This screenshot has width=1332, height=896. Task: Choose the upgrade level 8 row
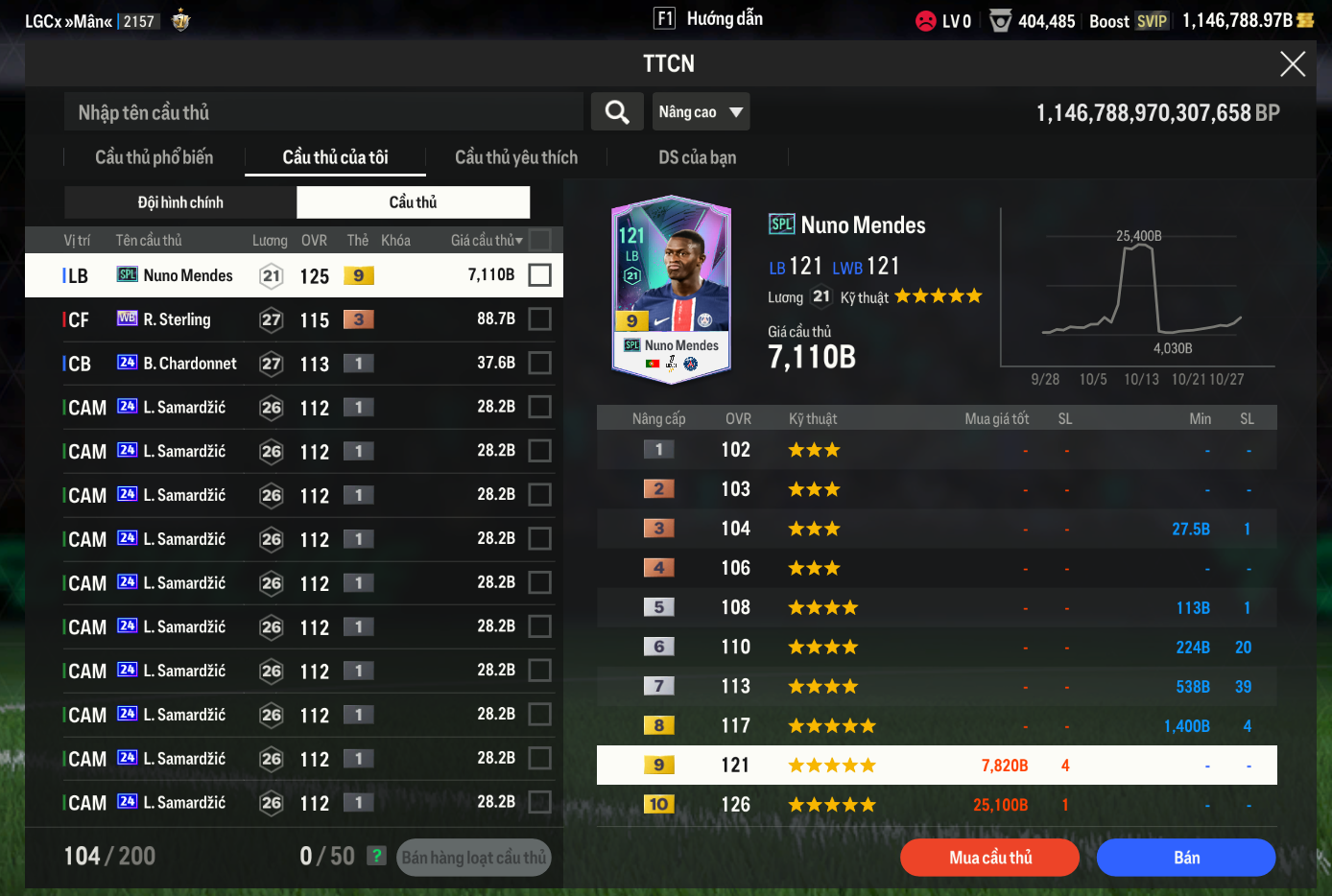coord(936,726)
